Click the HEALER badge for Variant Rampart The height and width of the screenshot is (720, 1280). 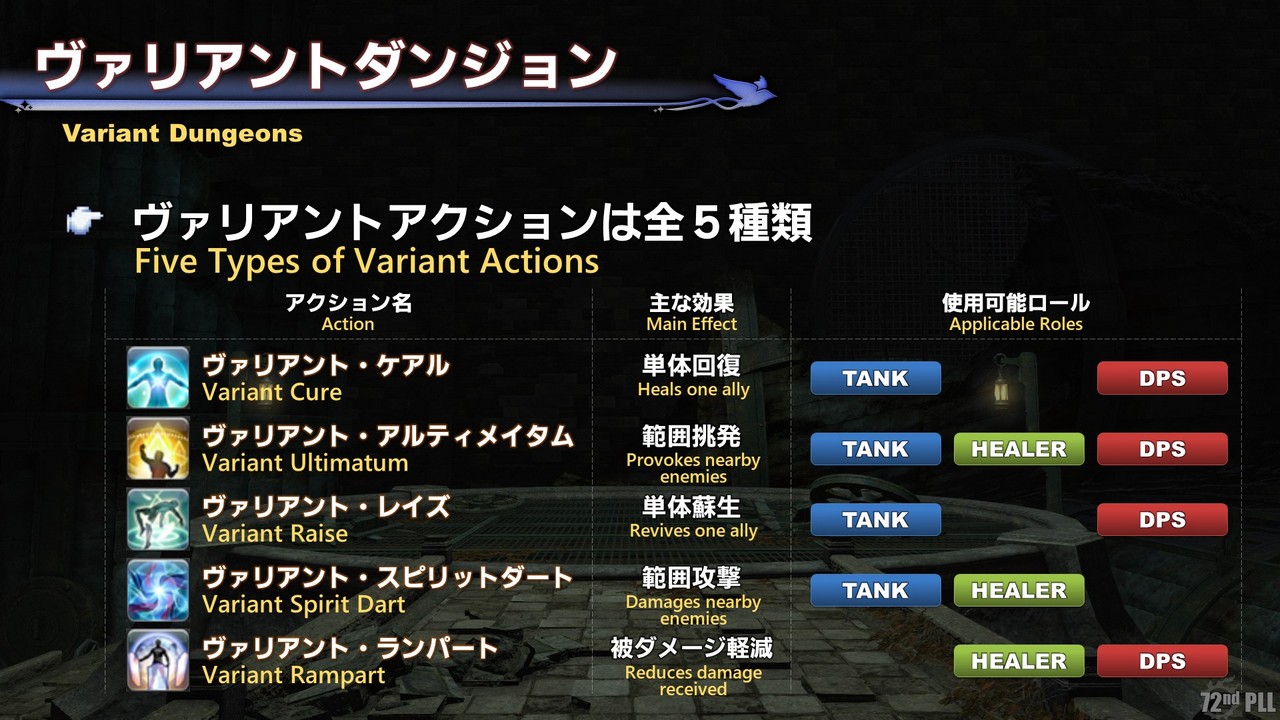1018,661
